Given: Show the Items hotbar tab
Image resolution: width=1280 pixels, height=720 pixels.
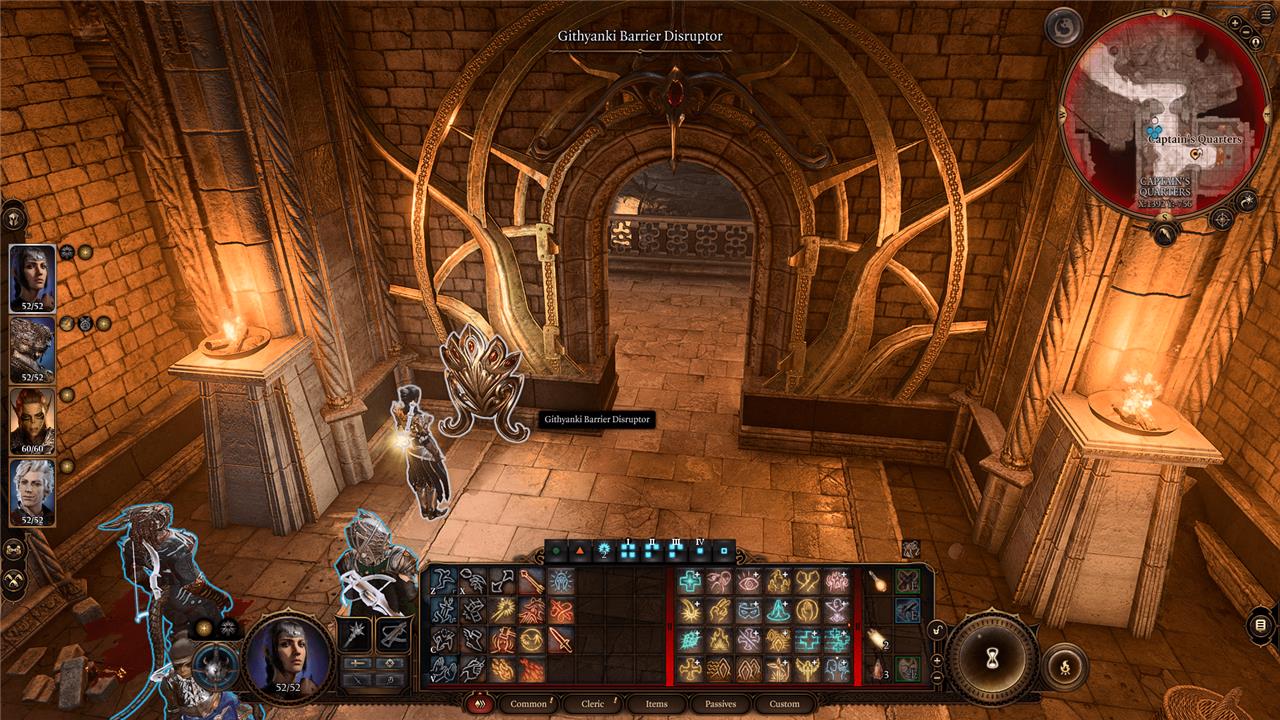Looking at the screenshot, I should pos(656,704).
